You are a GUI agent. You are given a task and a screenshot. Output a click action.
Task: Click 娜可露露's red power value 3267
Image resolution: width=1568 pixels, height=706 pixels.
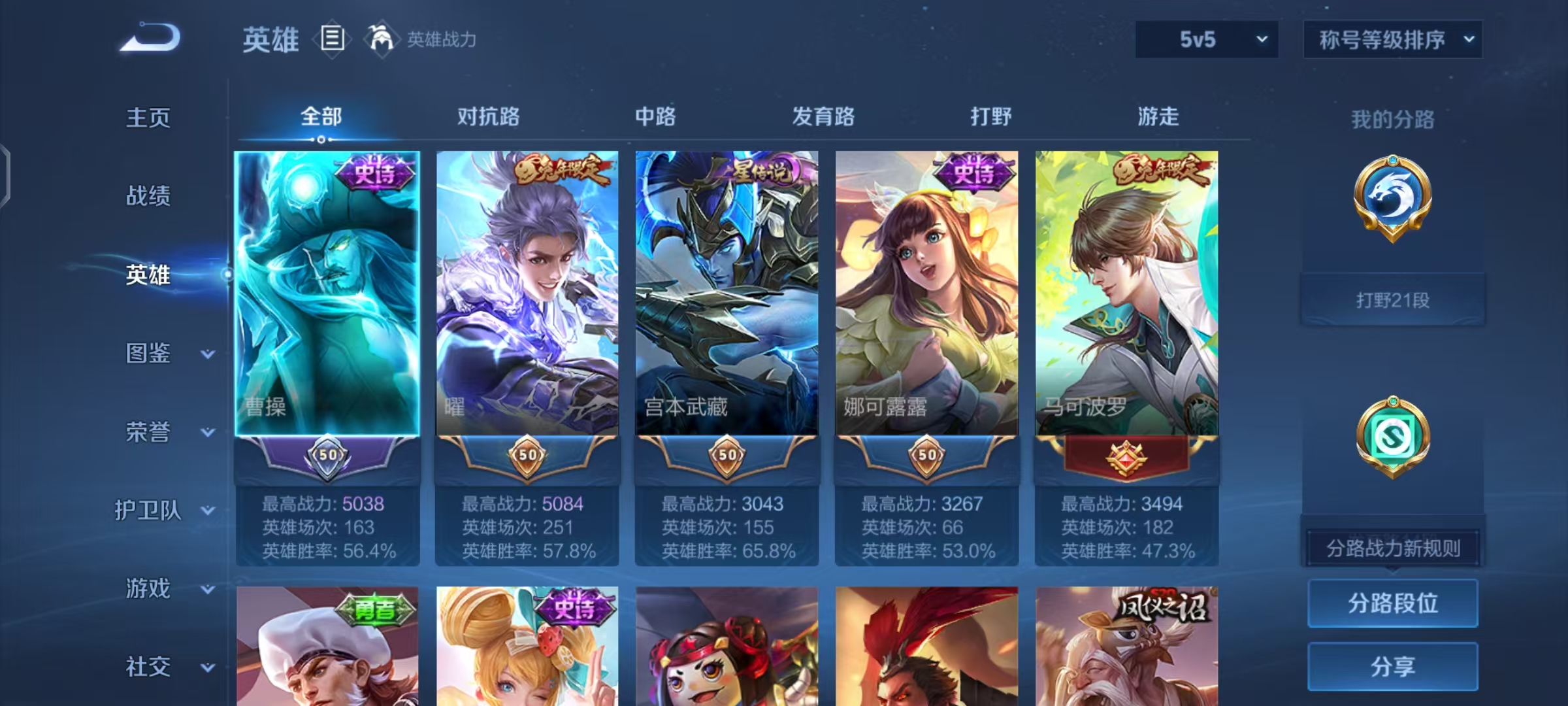click(960, 504)
